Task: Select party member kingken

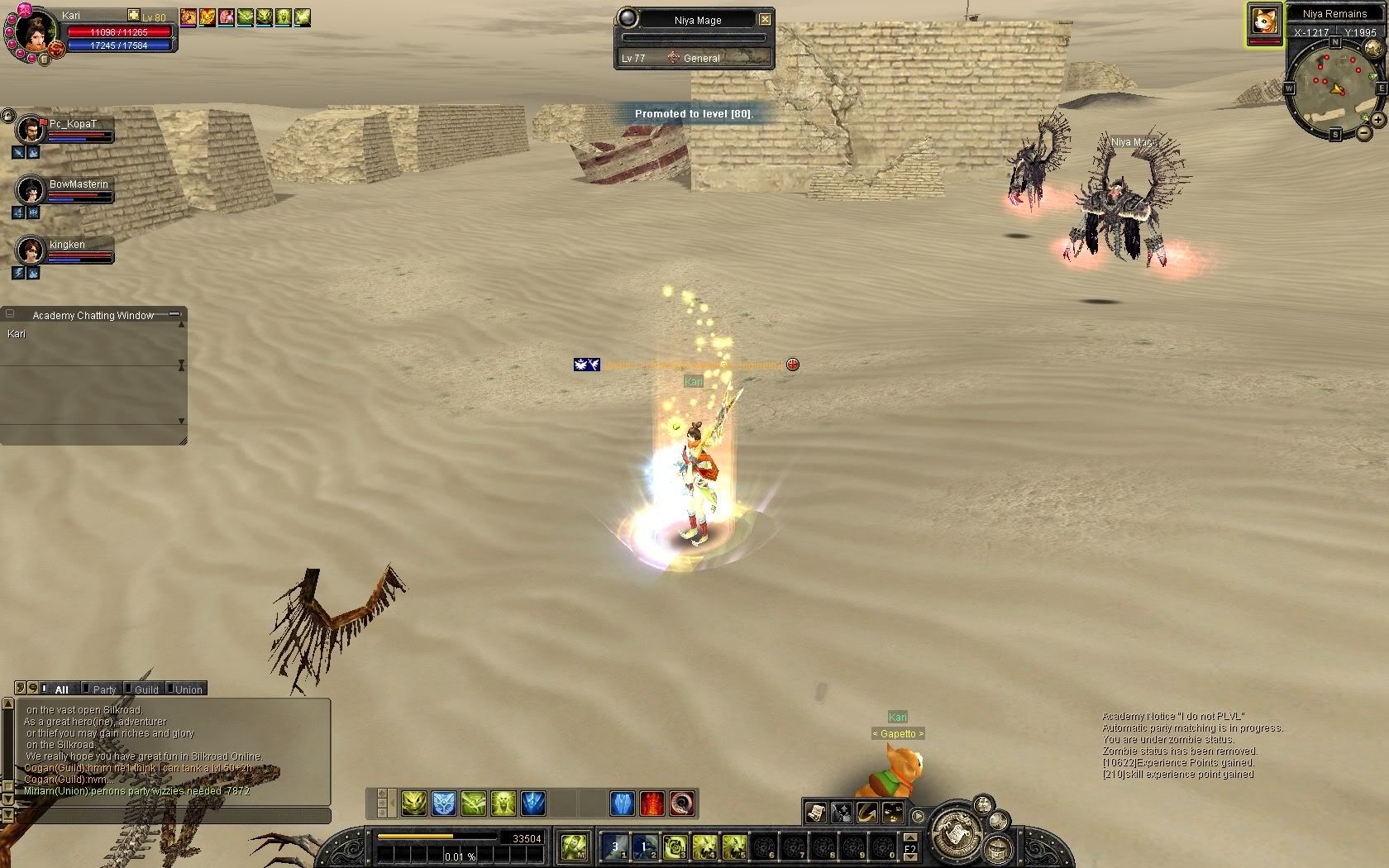Action: pyautogui.click(x=31, y=250)
